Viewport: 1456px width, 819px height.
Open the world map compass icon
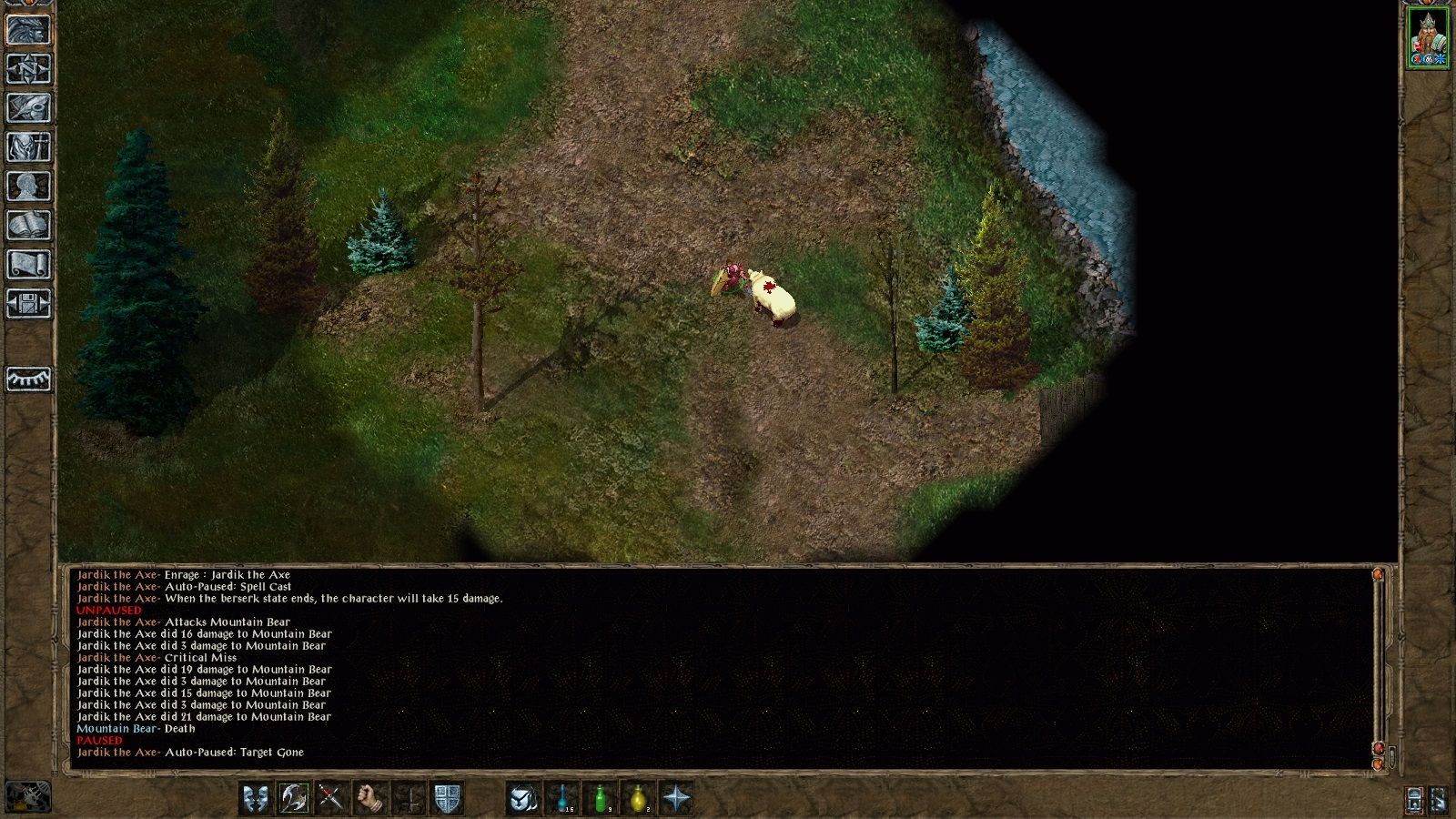point(27,68)
